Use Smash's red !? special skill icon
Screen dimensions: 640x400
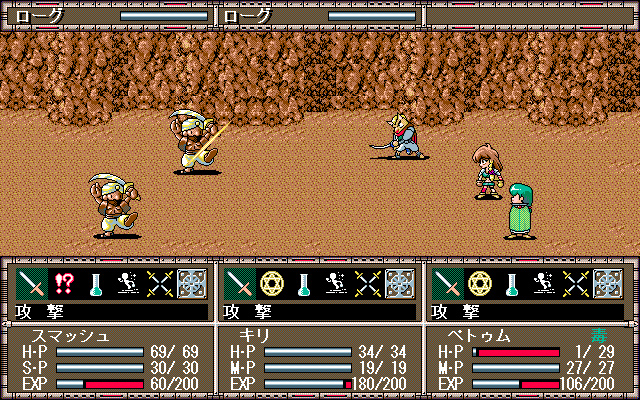[x=63, y=284]
